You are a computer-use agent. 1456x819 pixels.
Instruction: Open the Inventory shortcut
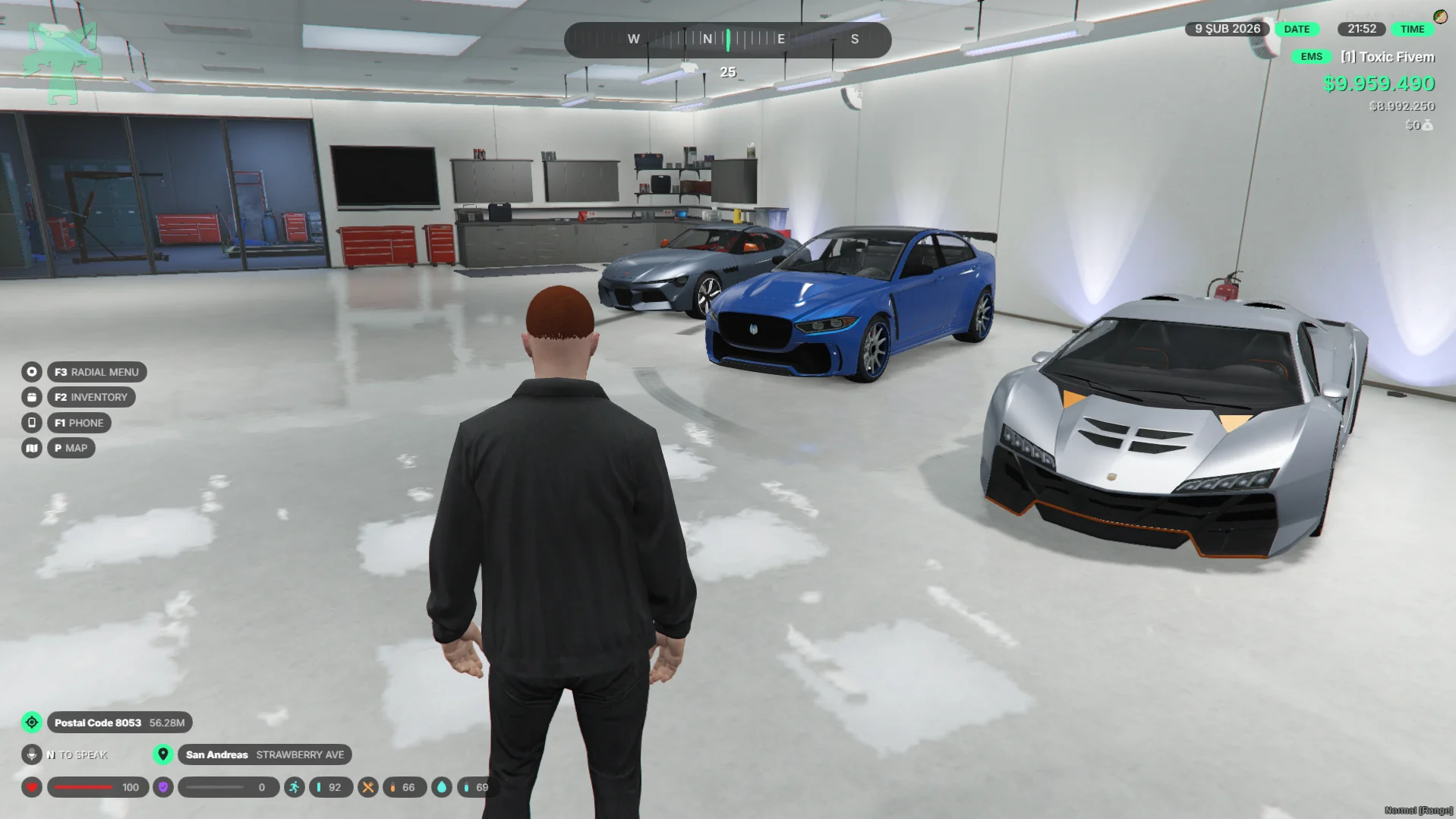point(91,397)
